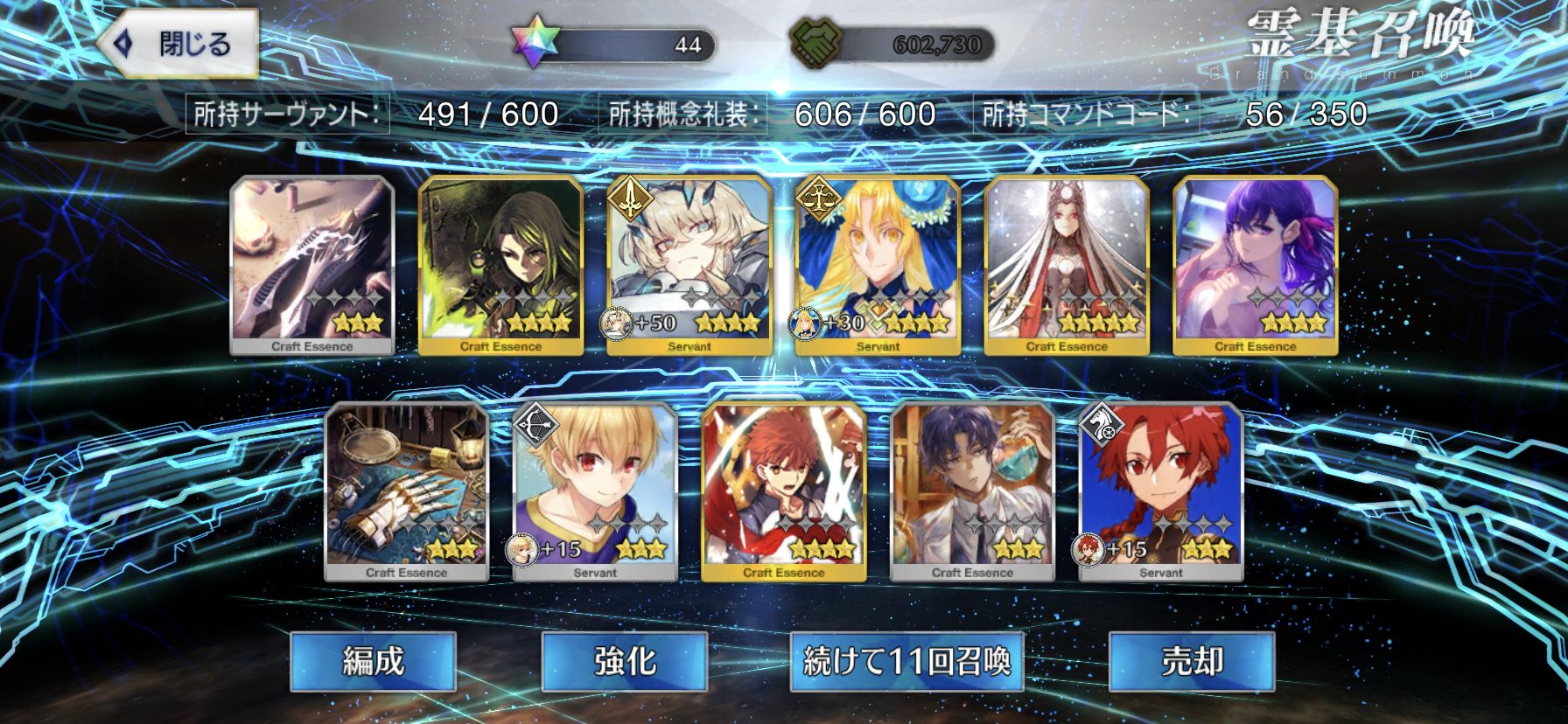Select the 3-star mechanical claw Craft Essence card

coord(312,264)
